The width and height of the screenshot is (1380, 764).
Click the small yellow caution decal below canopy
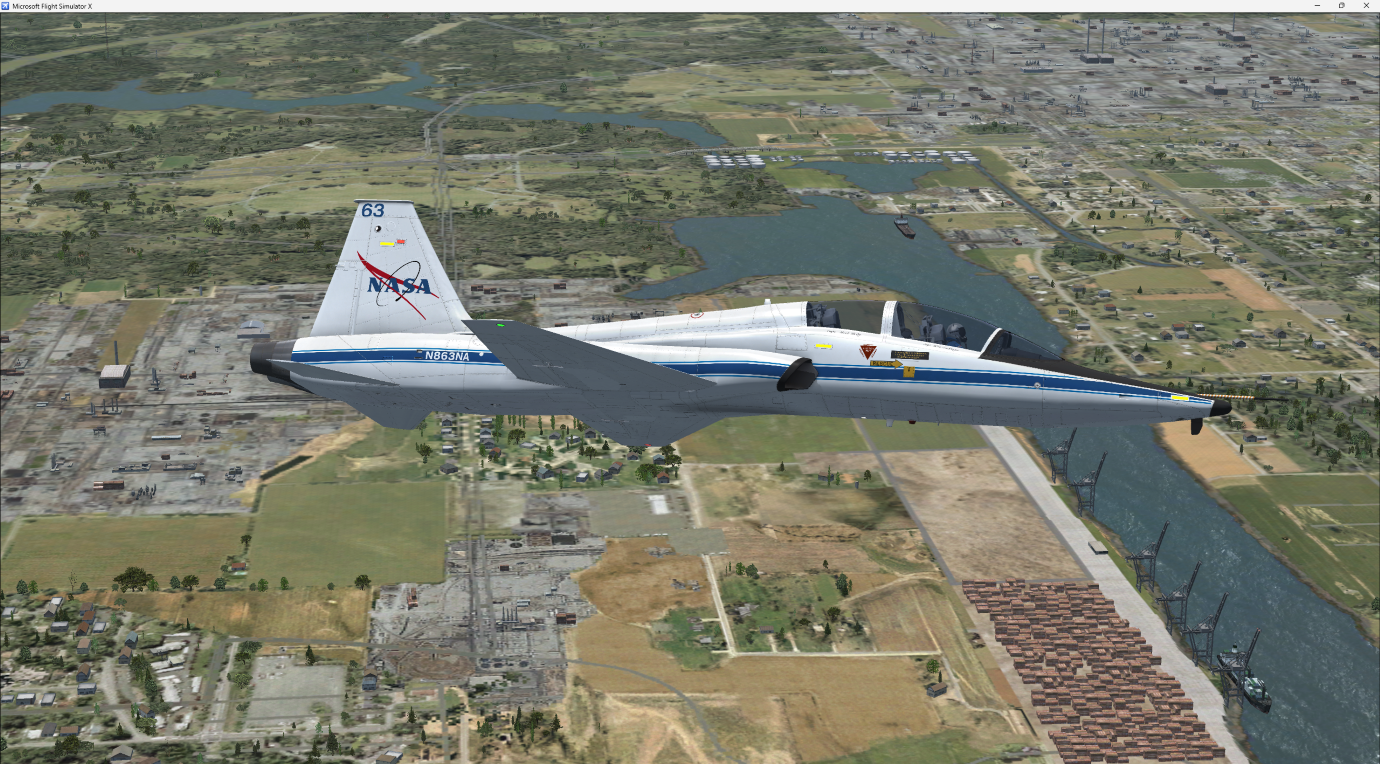[x=823, y=346]
